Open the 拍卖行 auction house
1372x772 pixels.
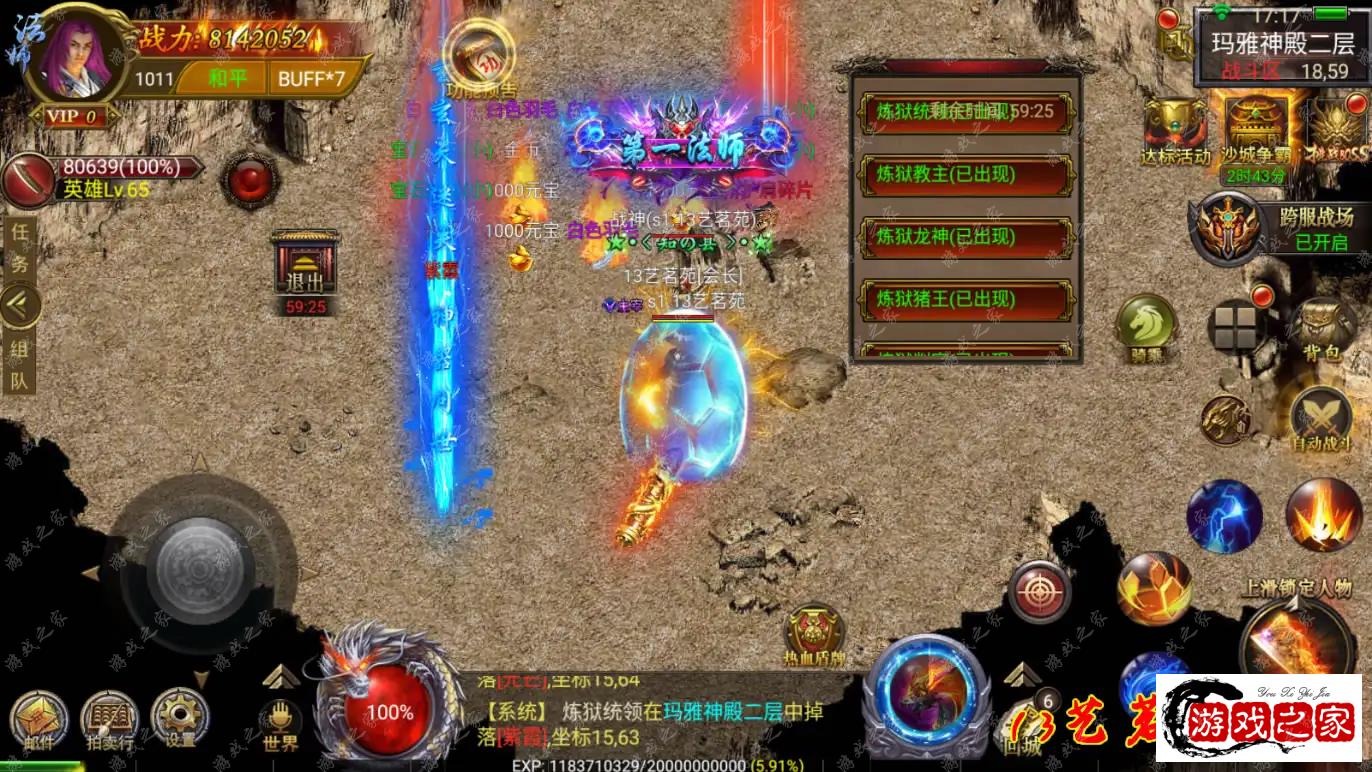(x=109, y=719)
